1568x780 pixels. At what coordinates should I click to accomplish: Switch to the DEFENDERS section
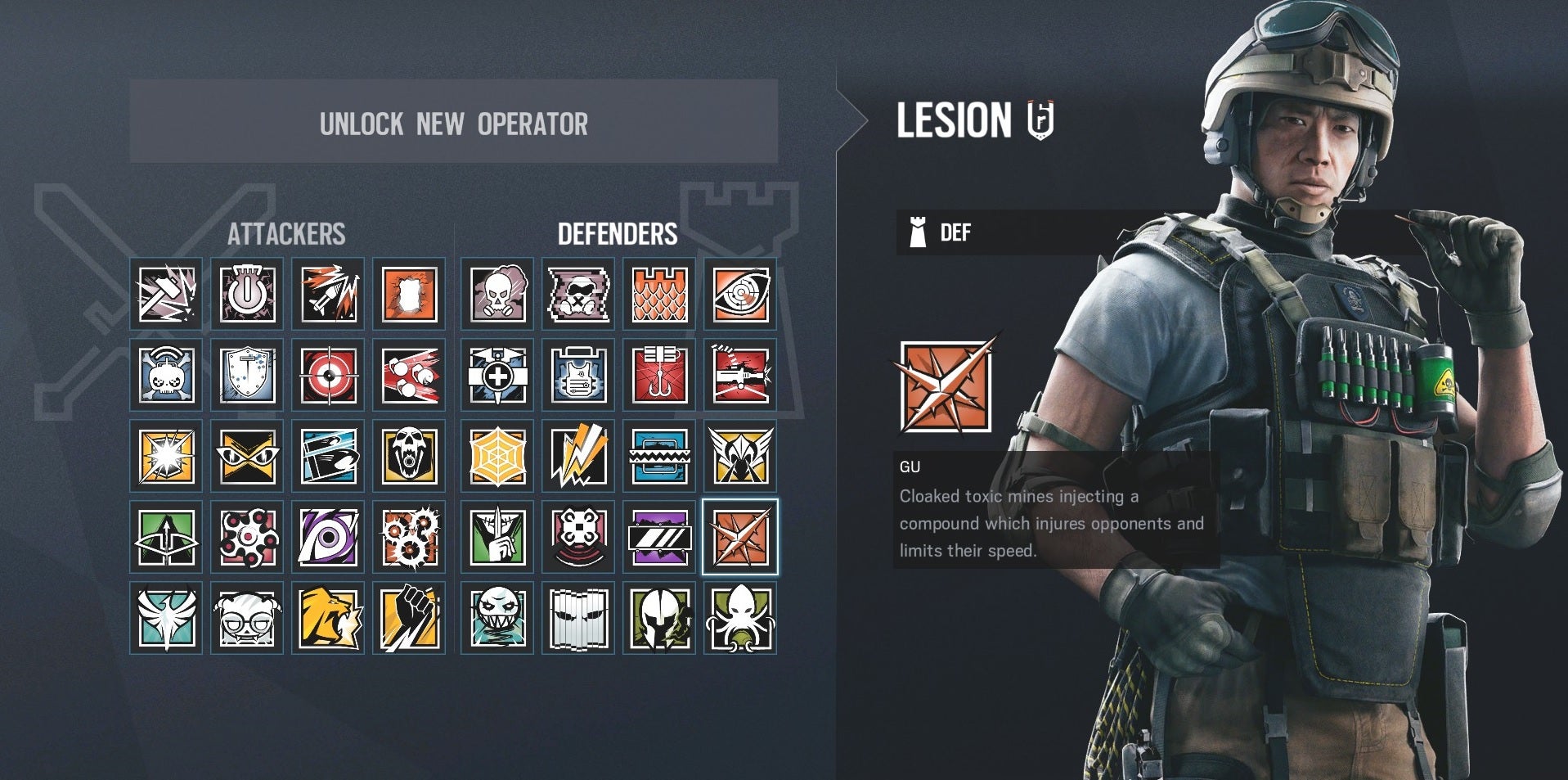click(618, 236)
